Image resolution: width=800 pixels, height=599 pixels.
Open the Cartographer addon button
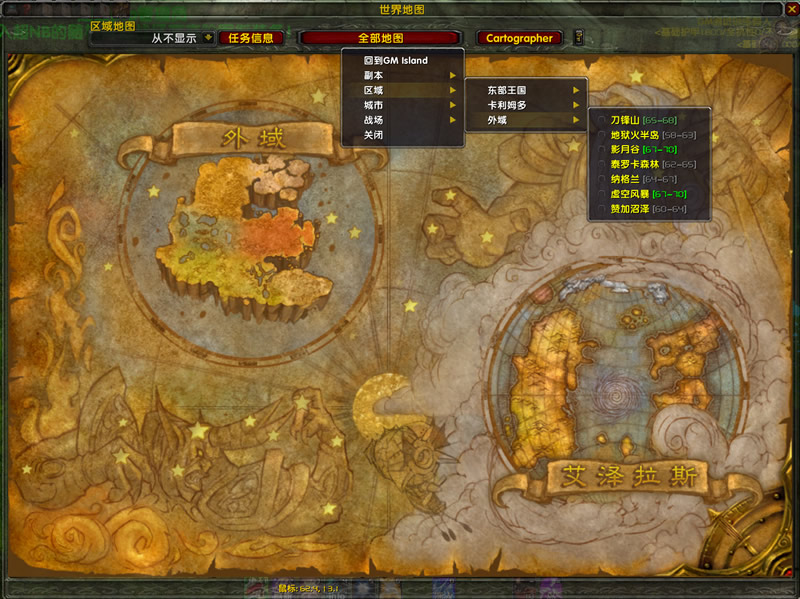click(x=519, y=38)
